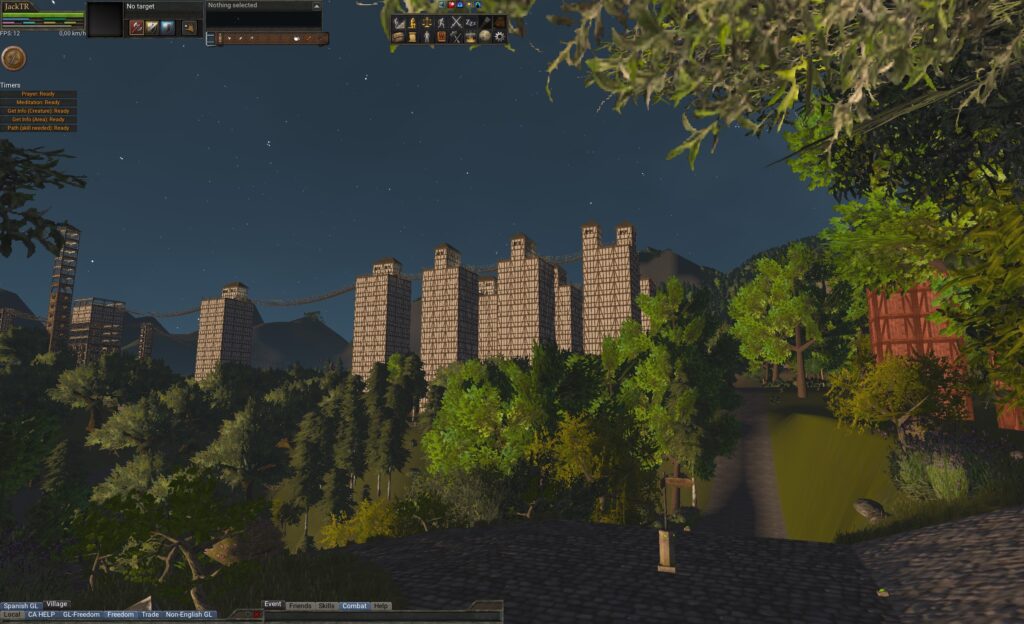Switch to the Village chat tab
Image resolution: width=1024 pixels, height=624 pixels.
tap(57, 604)
